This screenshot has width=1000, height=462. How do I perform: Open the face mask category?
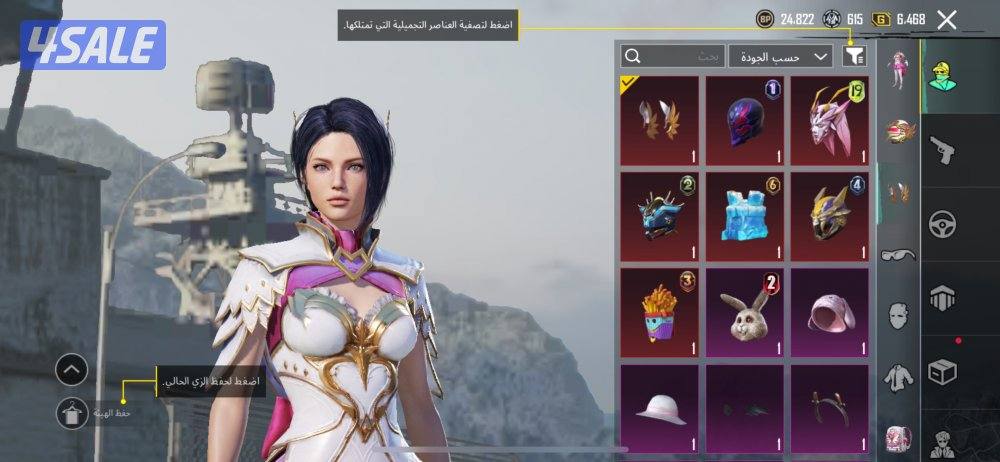(898, 316)
